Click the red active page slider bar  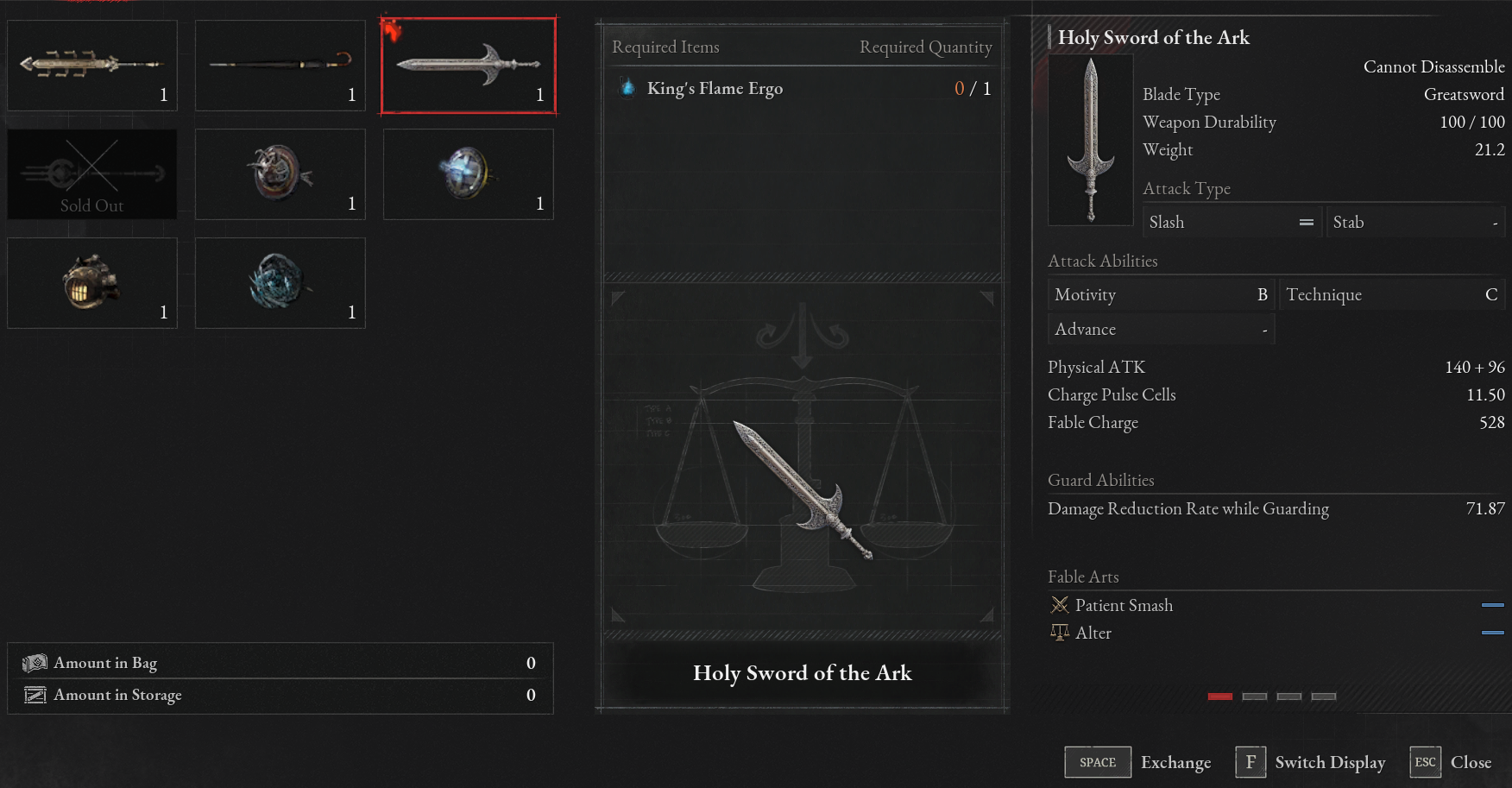(1219, 696)
